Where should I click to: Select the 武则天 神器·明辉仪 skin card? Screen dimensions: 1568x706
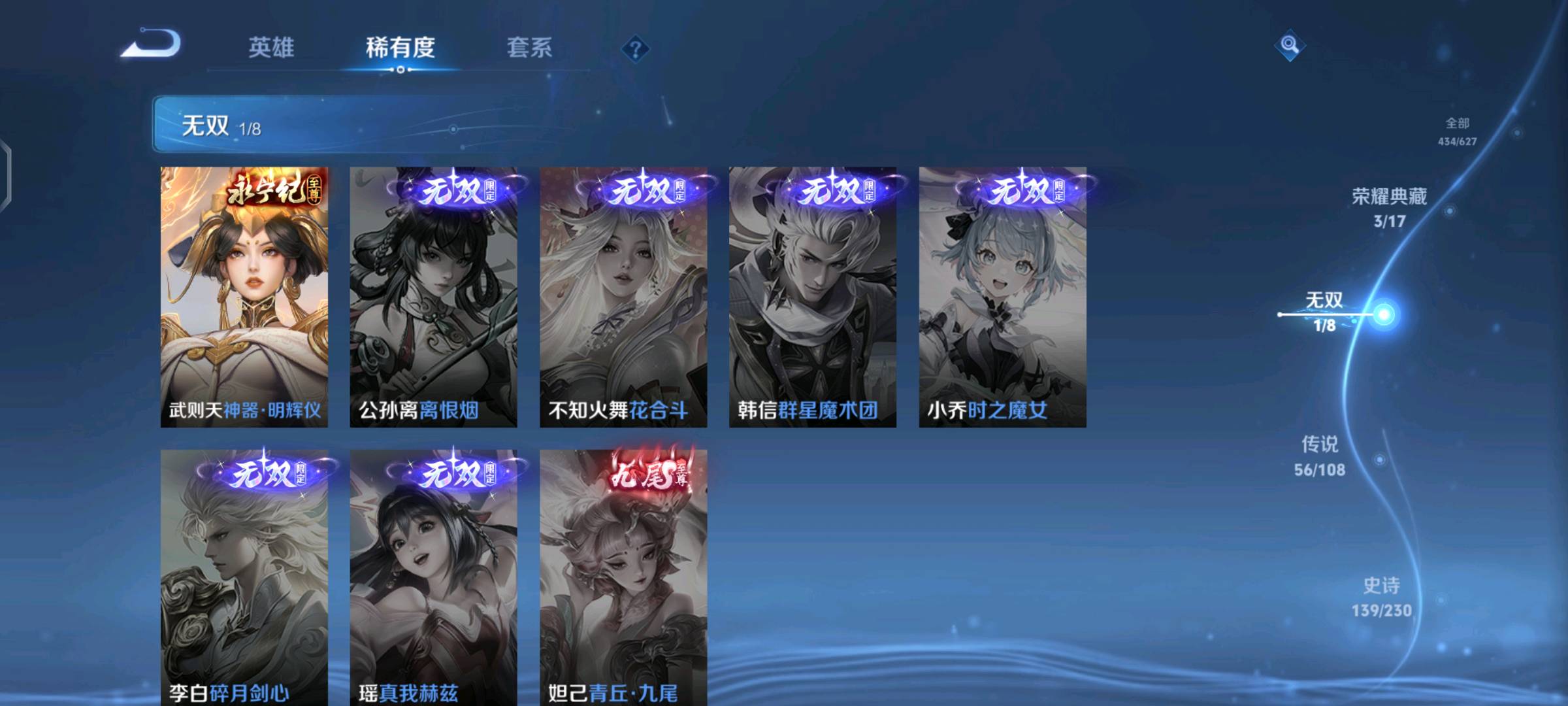click(244, 297)
